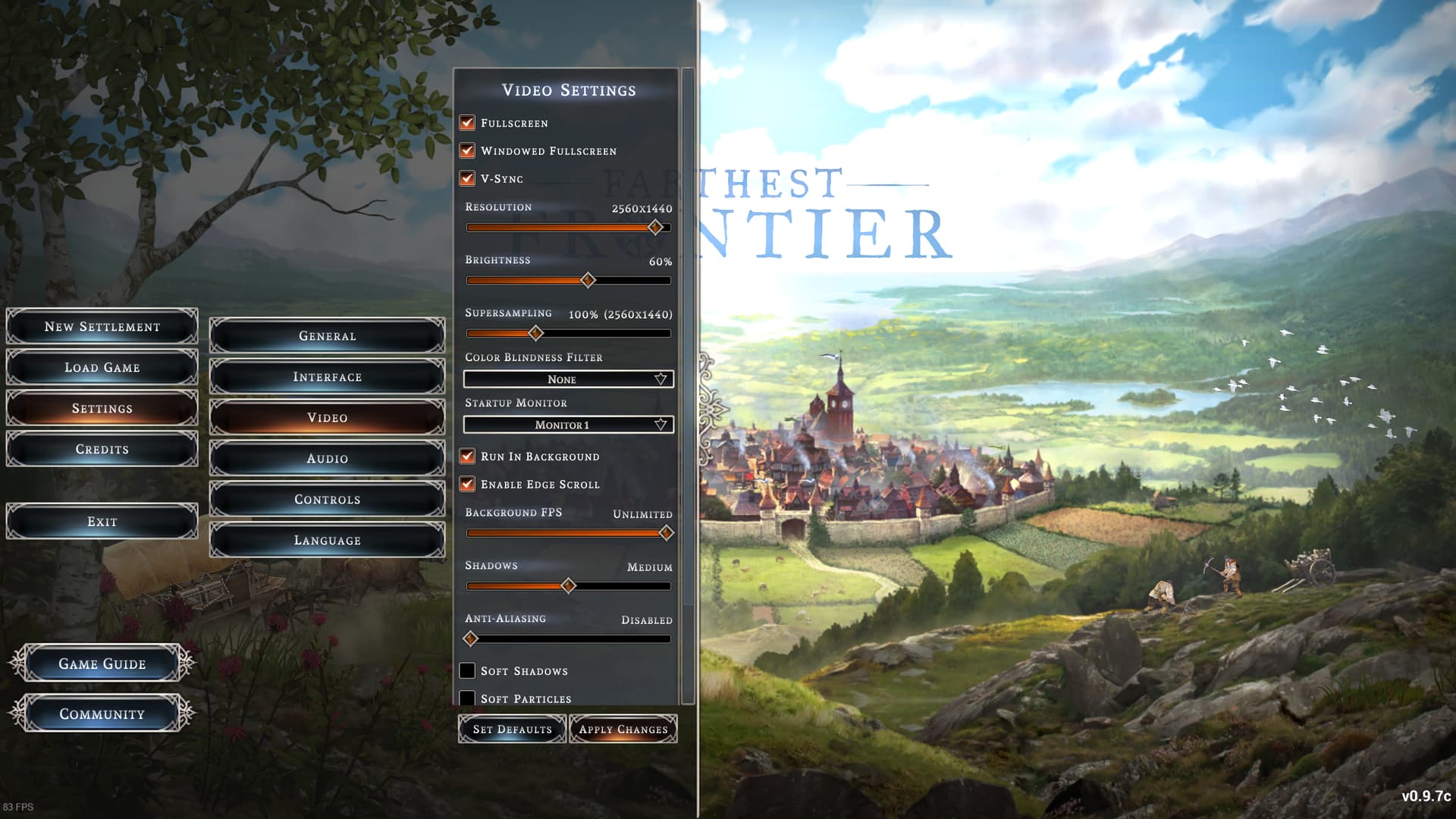This screenshot has width=1456, height=819.
Task: Toggle Run In Background option
Action: click(467, 457)
